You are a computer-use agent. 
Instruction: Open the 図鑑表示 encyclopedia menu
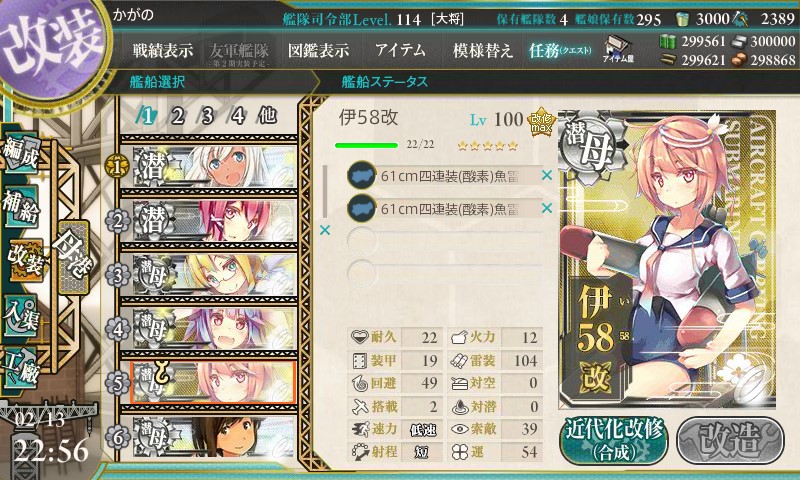(318, 50)
